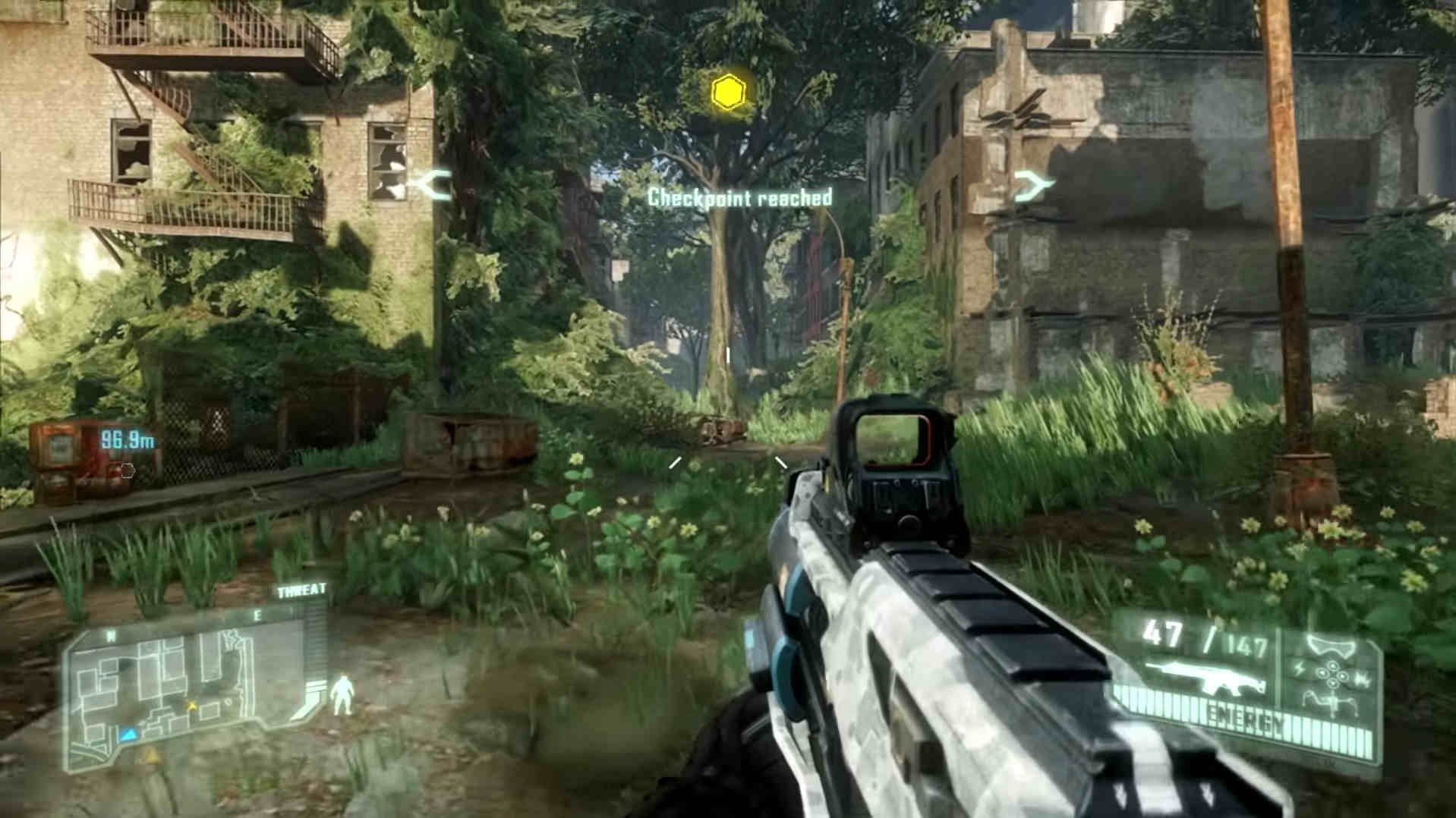The height and width of the screenshot is (818, 1456).
Task: Click the Checkpoint reached notification text
Action: click(740, 199)
